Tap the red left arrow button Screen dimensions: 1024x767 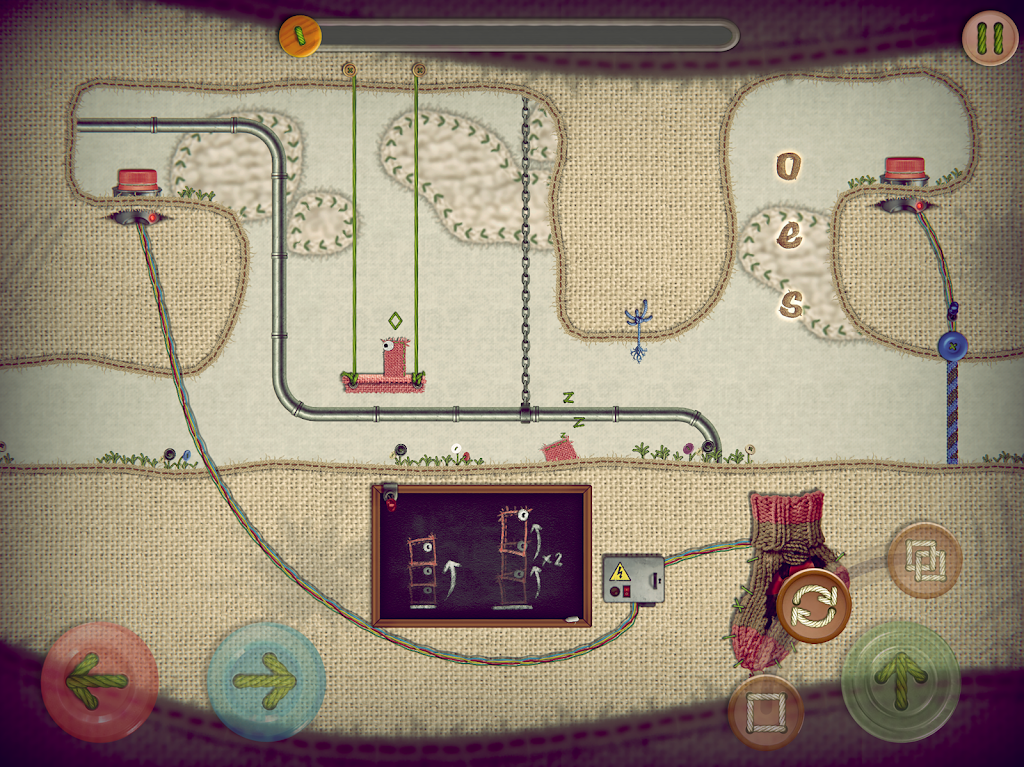point(99,681)
